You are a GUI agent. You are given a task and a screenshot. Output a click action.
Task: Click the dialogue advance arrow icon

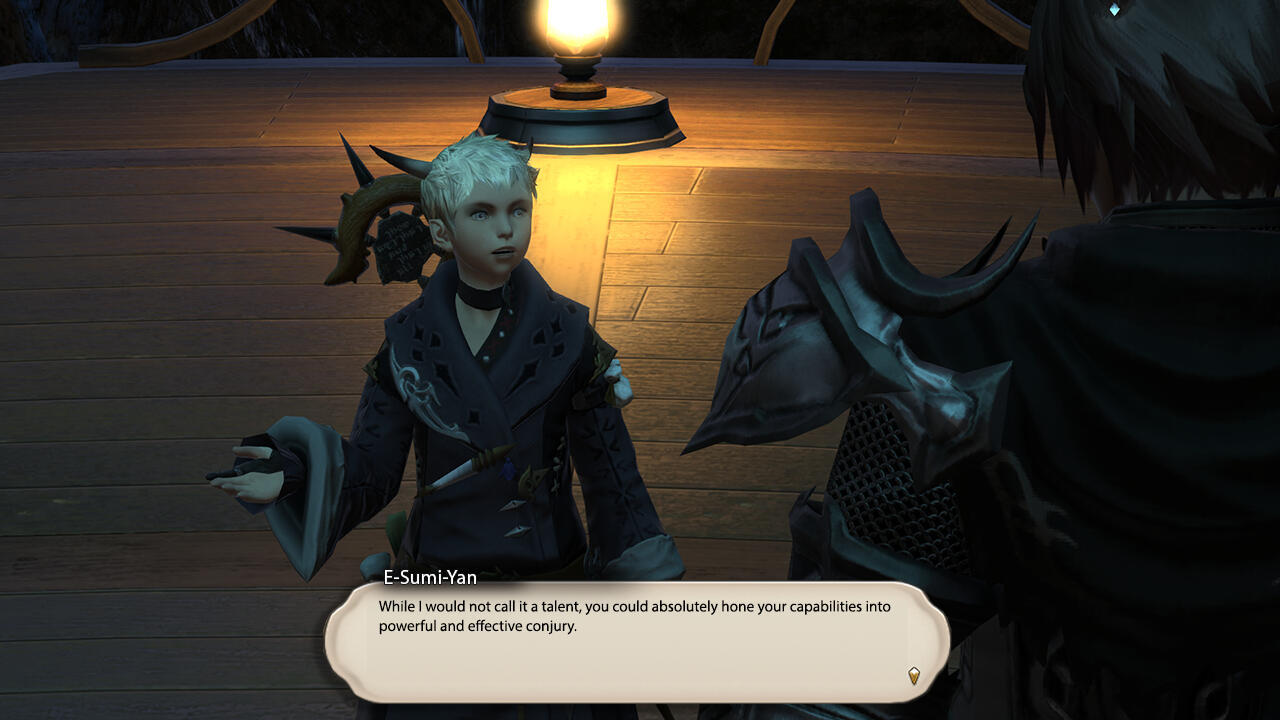[913, 676]
